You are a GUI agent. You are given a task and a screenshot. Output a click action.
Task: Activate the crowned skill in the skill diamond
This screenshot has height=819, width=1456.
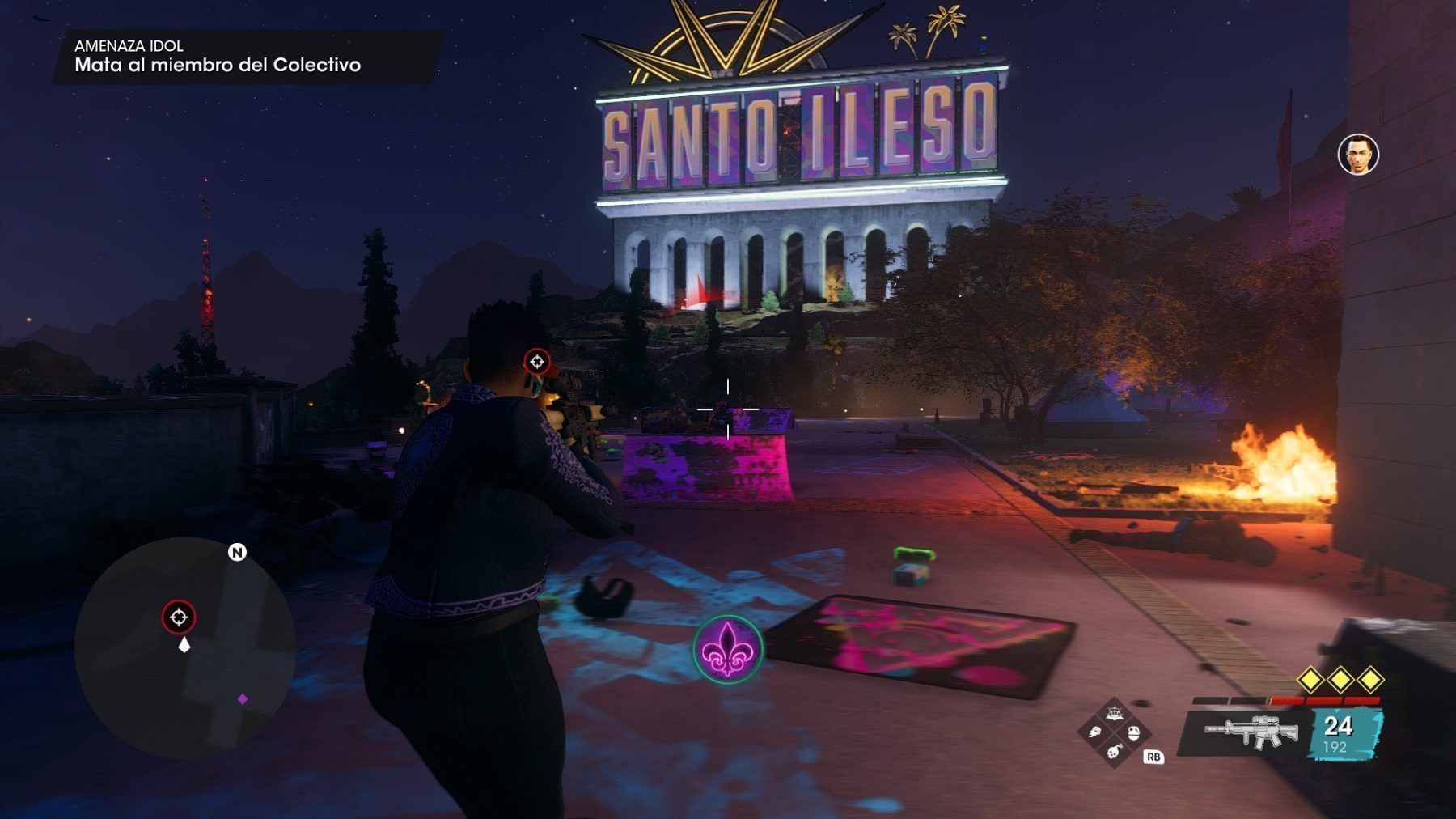tap(1114, 712)
